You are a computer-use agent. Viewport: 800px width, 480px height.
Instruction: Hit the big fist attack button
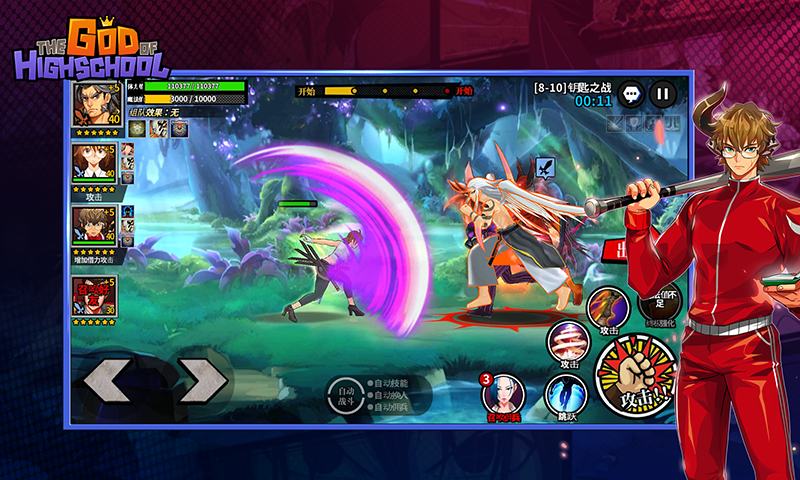click(636, 377)
